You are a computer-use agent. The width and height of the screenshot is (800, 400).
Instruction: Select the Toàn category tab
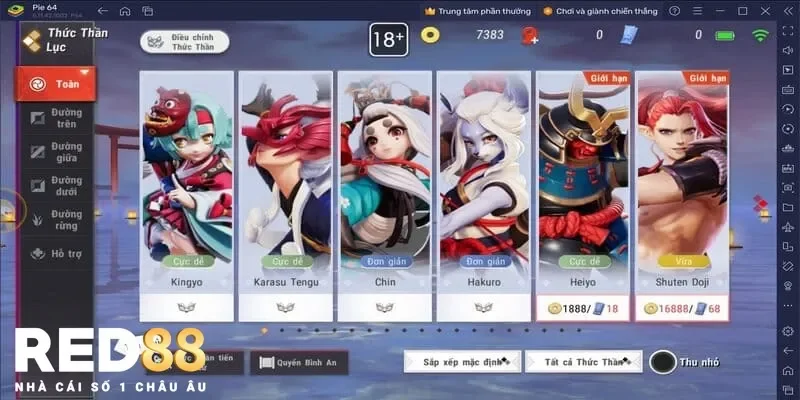click(x=56, y=84)
